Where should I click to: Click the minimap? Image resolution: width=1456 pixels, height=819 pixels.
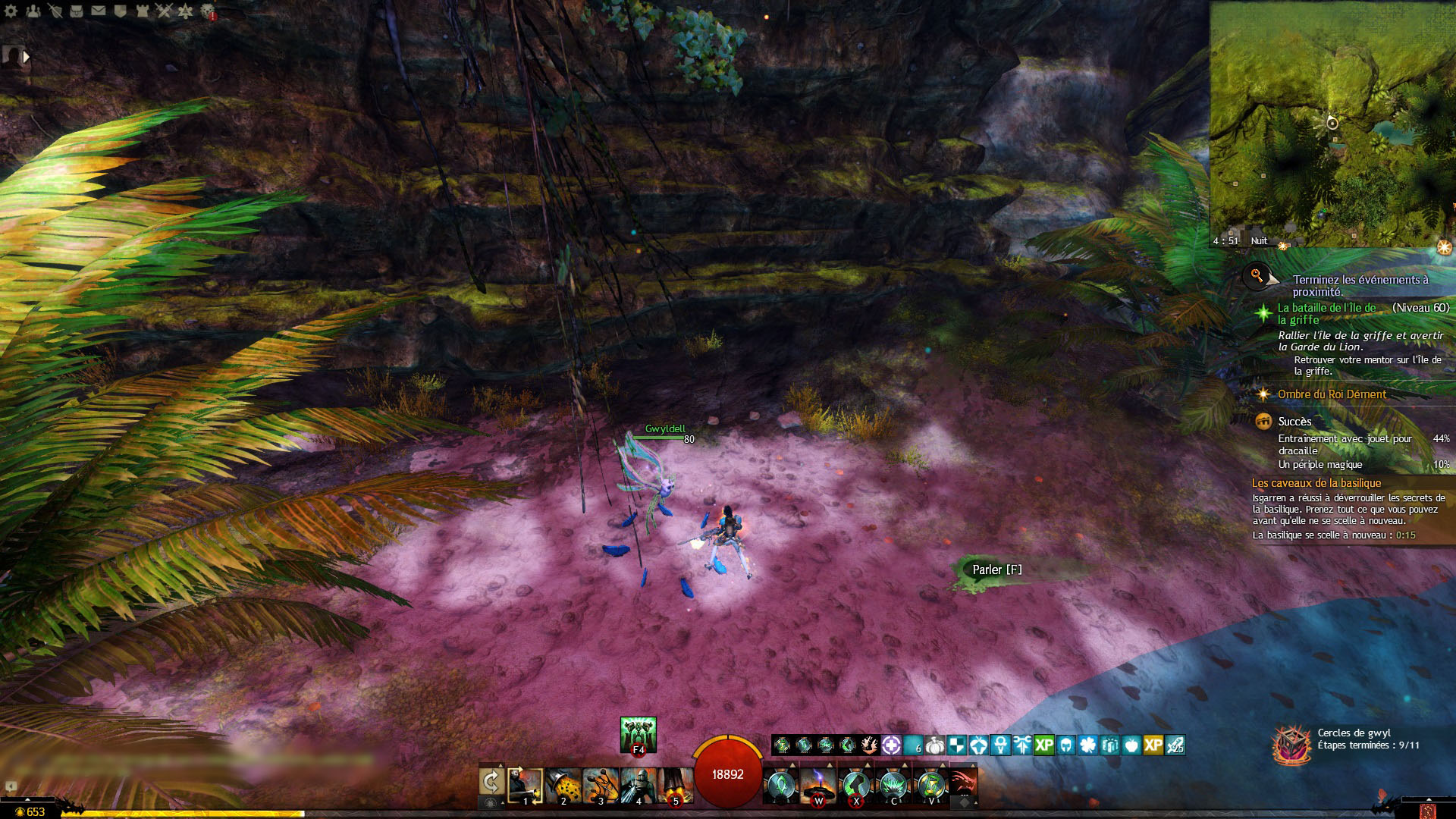(1331, 123)
